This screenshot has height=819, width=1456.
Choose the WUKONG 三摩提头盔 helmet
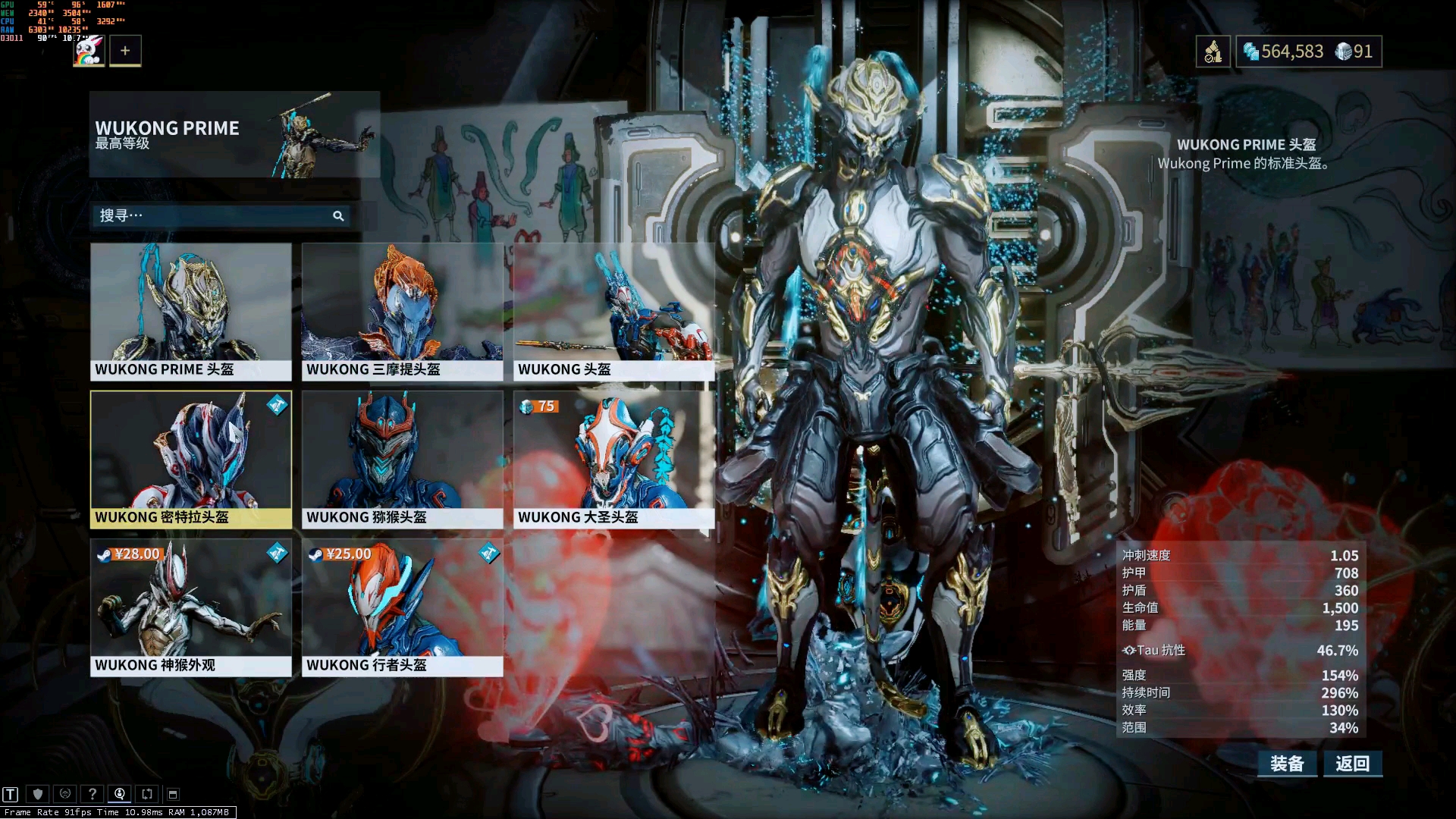pos(402,311)
